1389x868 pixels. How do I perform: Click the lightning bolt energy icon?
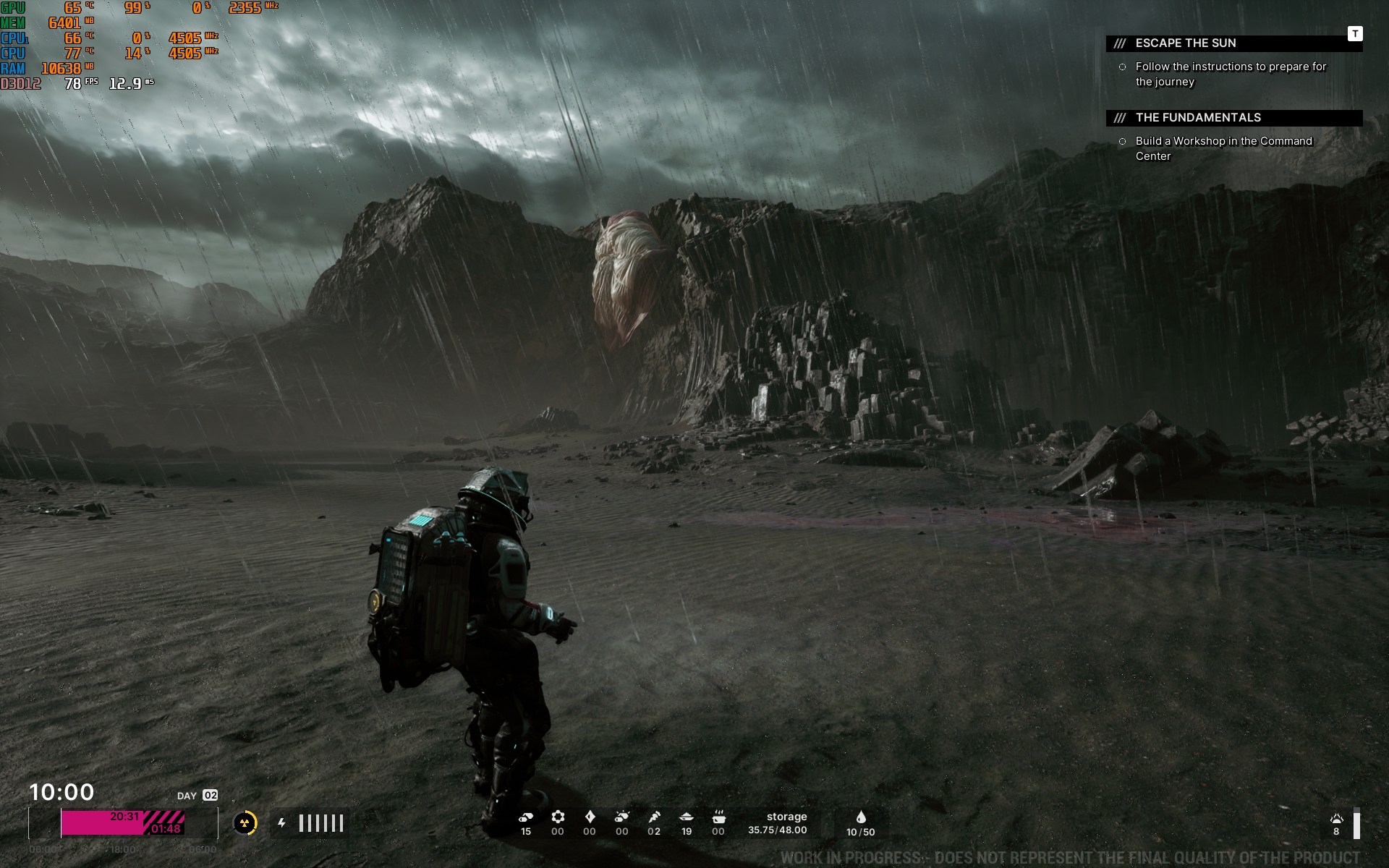(x=281, y=823)
